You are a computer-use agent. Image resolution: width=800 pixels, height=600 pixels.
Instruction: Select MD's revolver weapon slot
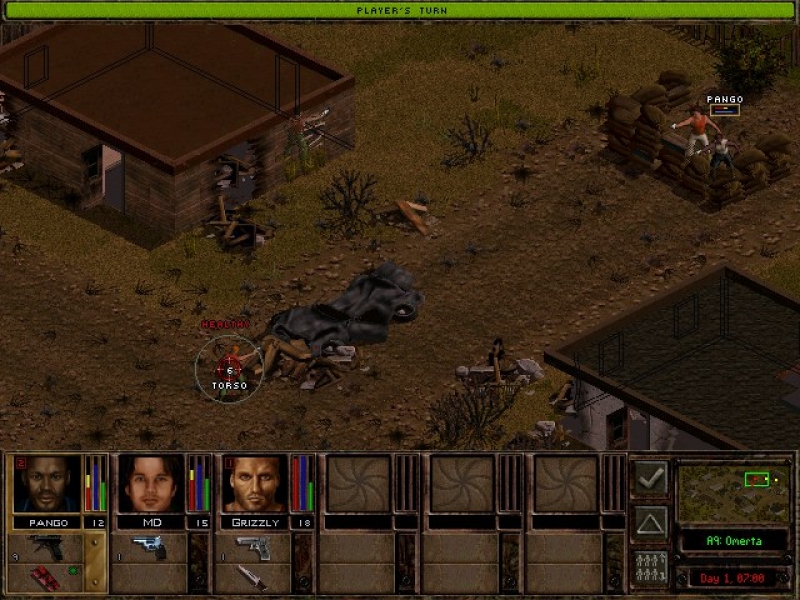(x=149, y=546)
